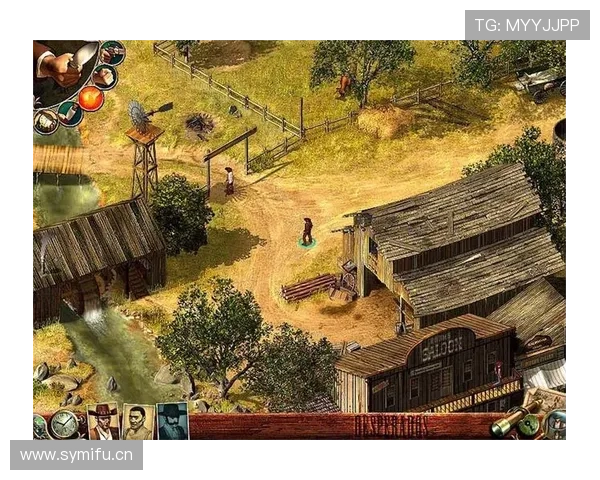Click the green gem beside the watch
The image size is (600, 480).
coord(39,424)
